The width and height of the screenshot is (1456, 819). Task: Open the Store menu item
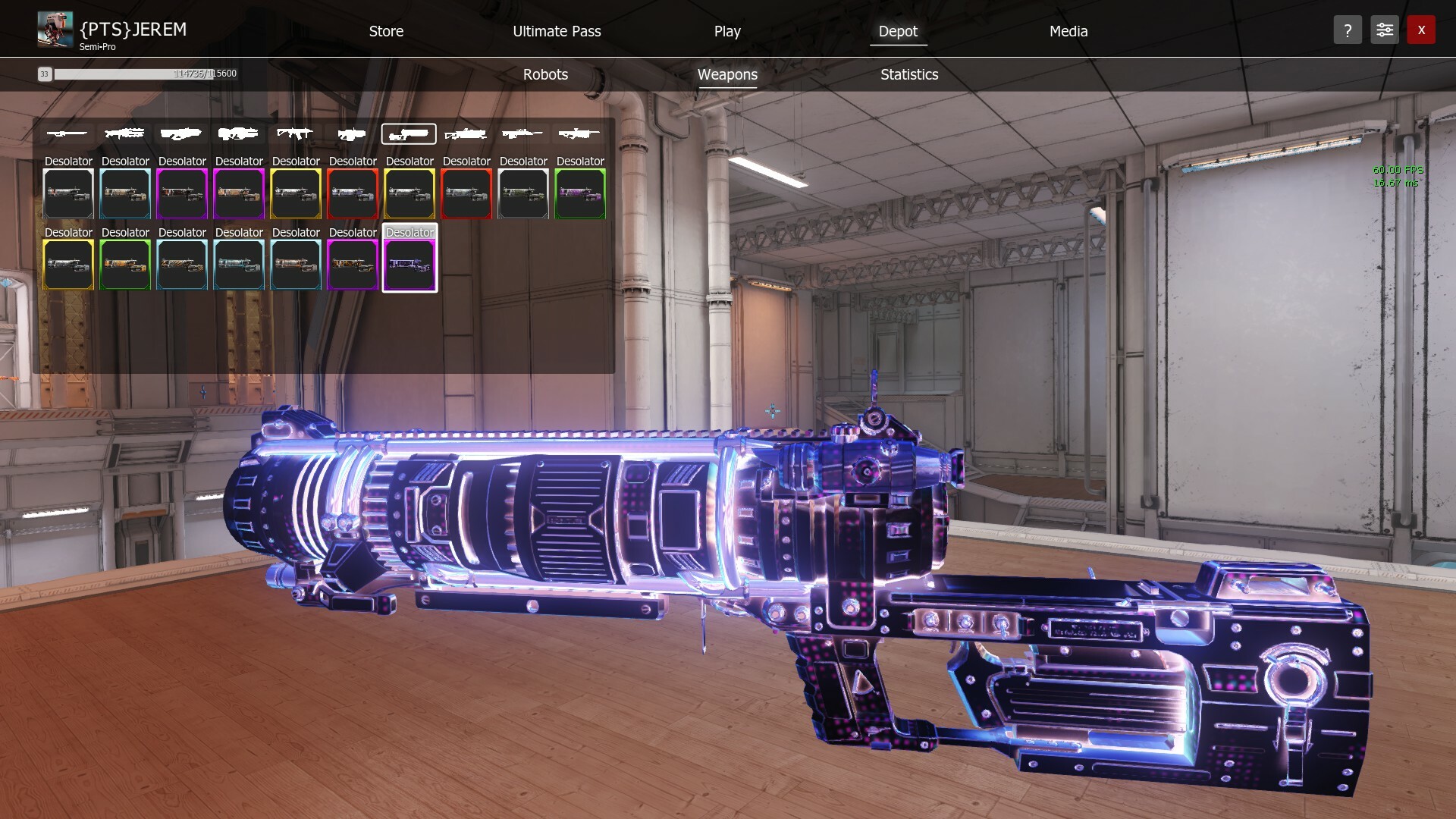(386, 31)
